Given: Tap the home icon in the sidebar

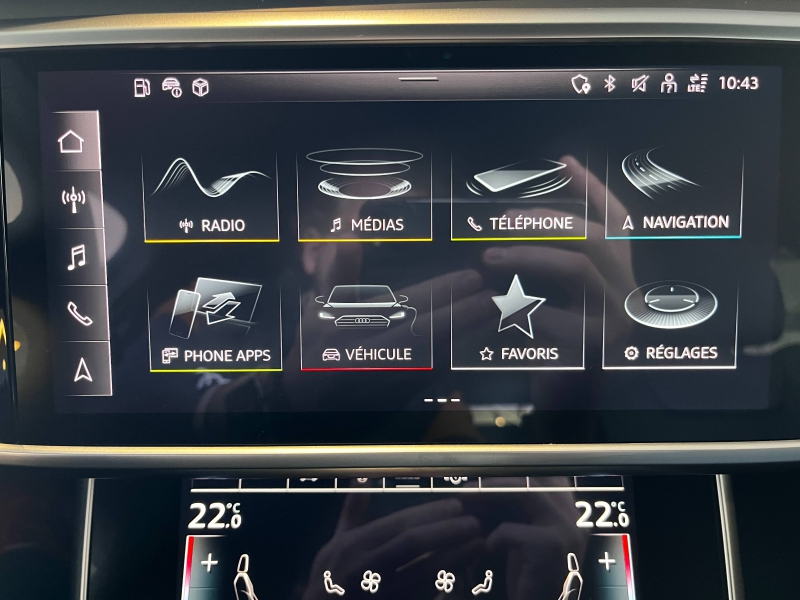Looking at the screenshot, I should pos(72,141).
